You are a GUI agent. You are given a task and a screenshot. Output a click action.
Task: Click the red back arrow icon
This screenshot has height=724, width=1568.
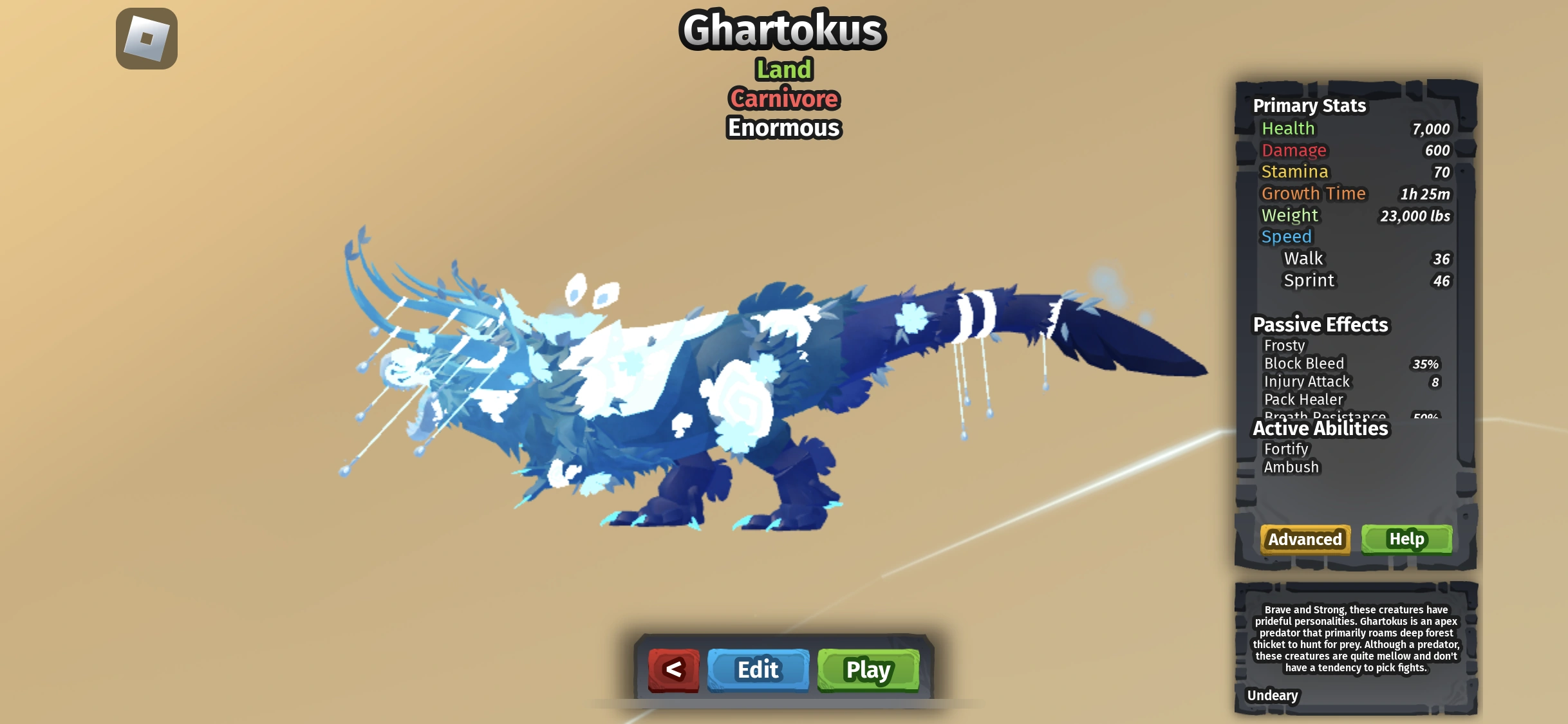click(674, 669)
